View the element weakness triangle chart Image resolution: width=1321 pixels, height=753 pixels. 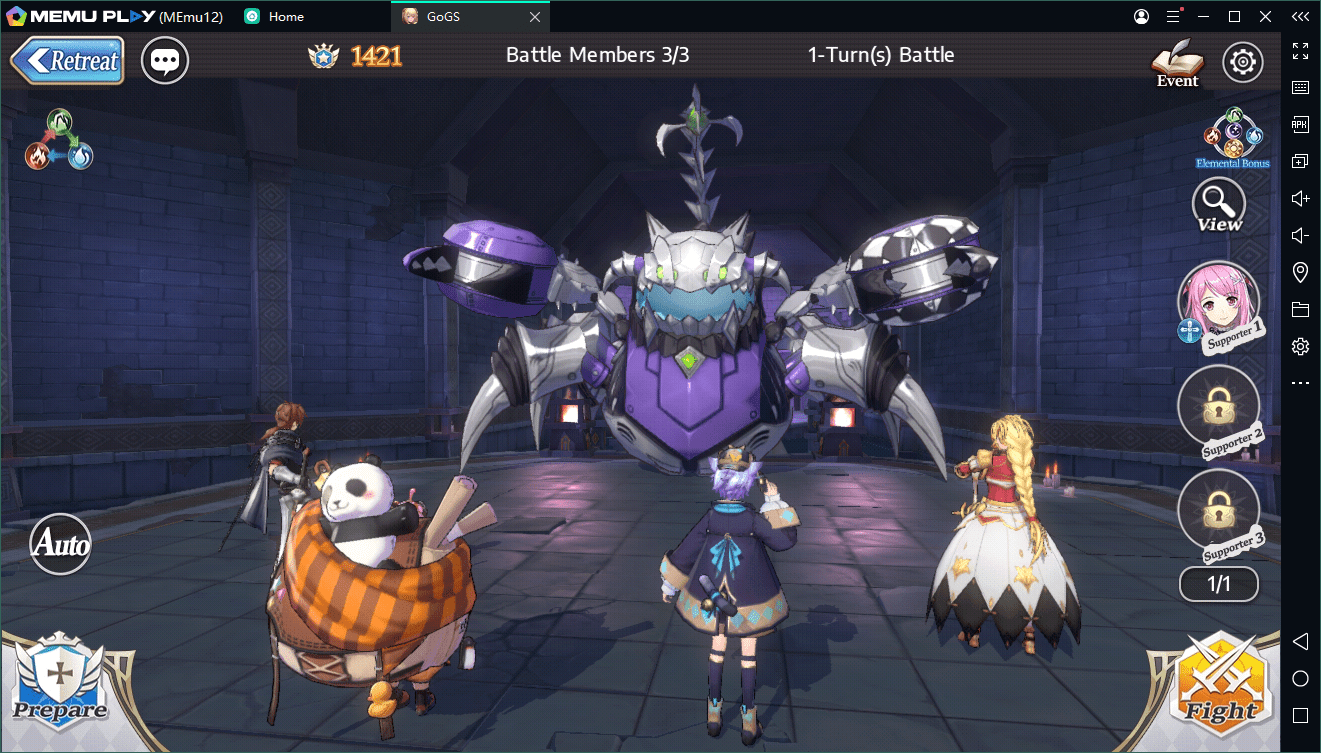click(60, 139)
